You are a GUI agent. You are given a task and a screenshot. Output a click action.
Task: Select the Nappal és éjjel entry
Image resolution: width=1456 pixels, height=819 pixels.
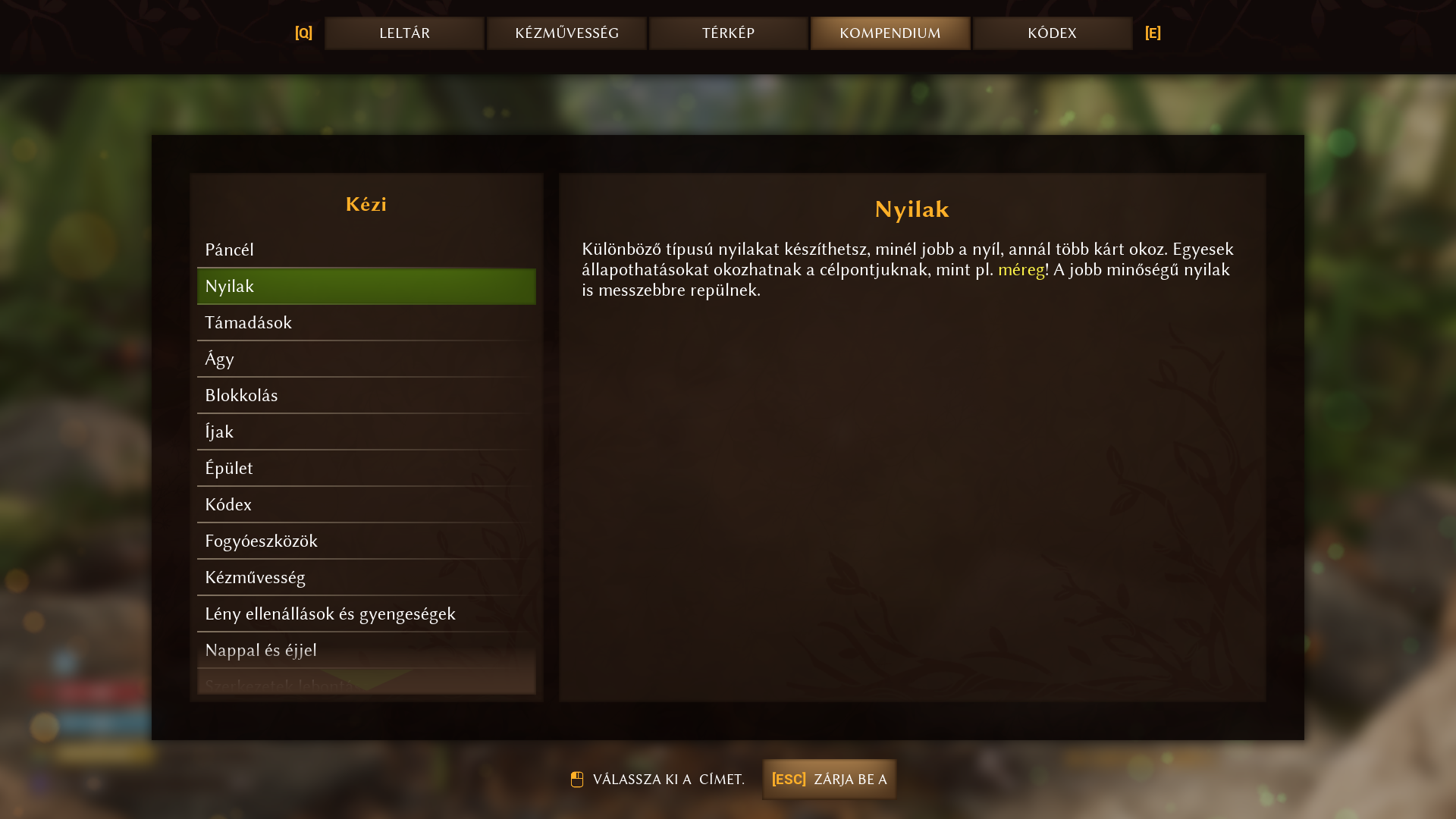click(x=366, y=650)
